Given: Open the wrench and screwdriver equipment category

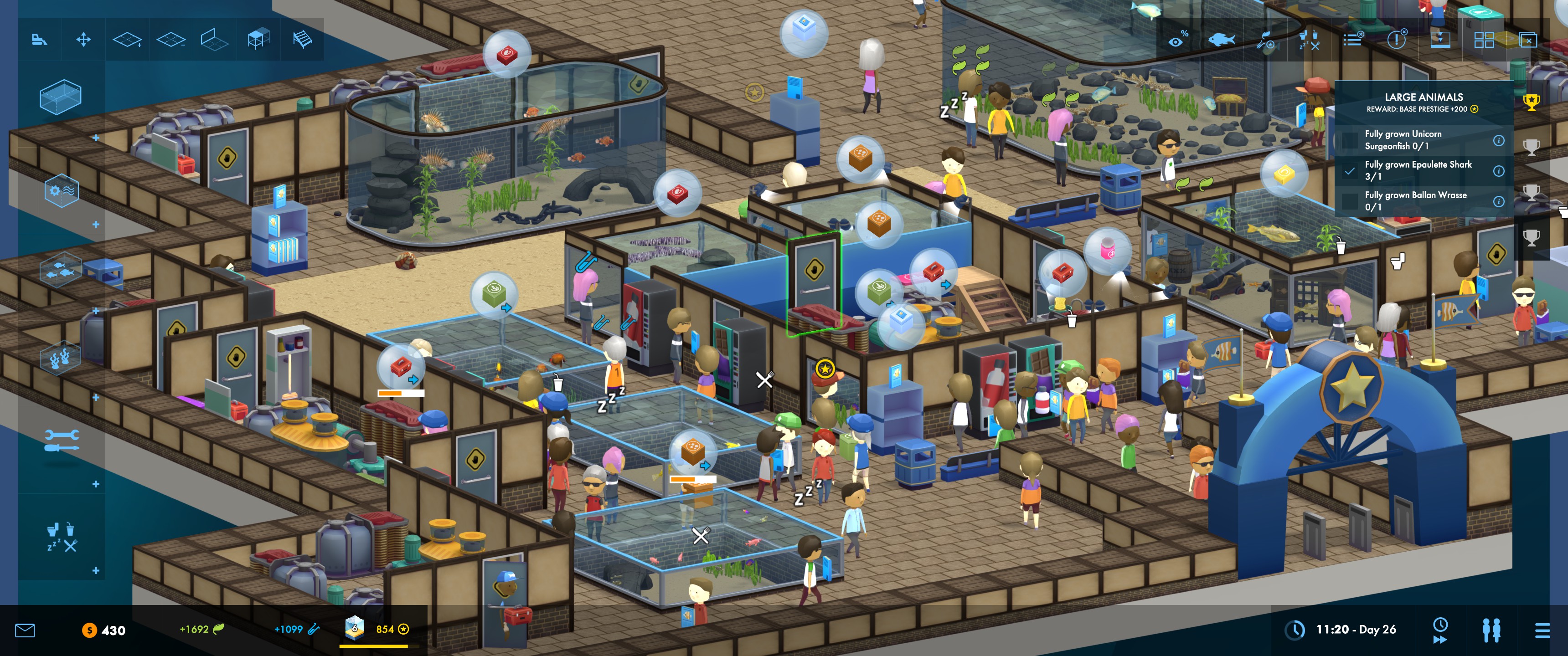Looking at the screenshot, I should coord(62,441).
